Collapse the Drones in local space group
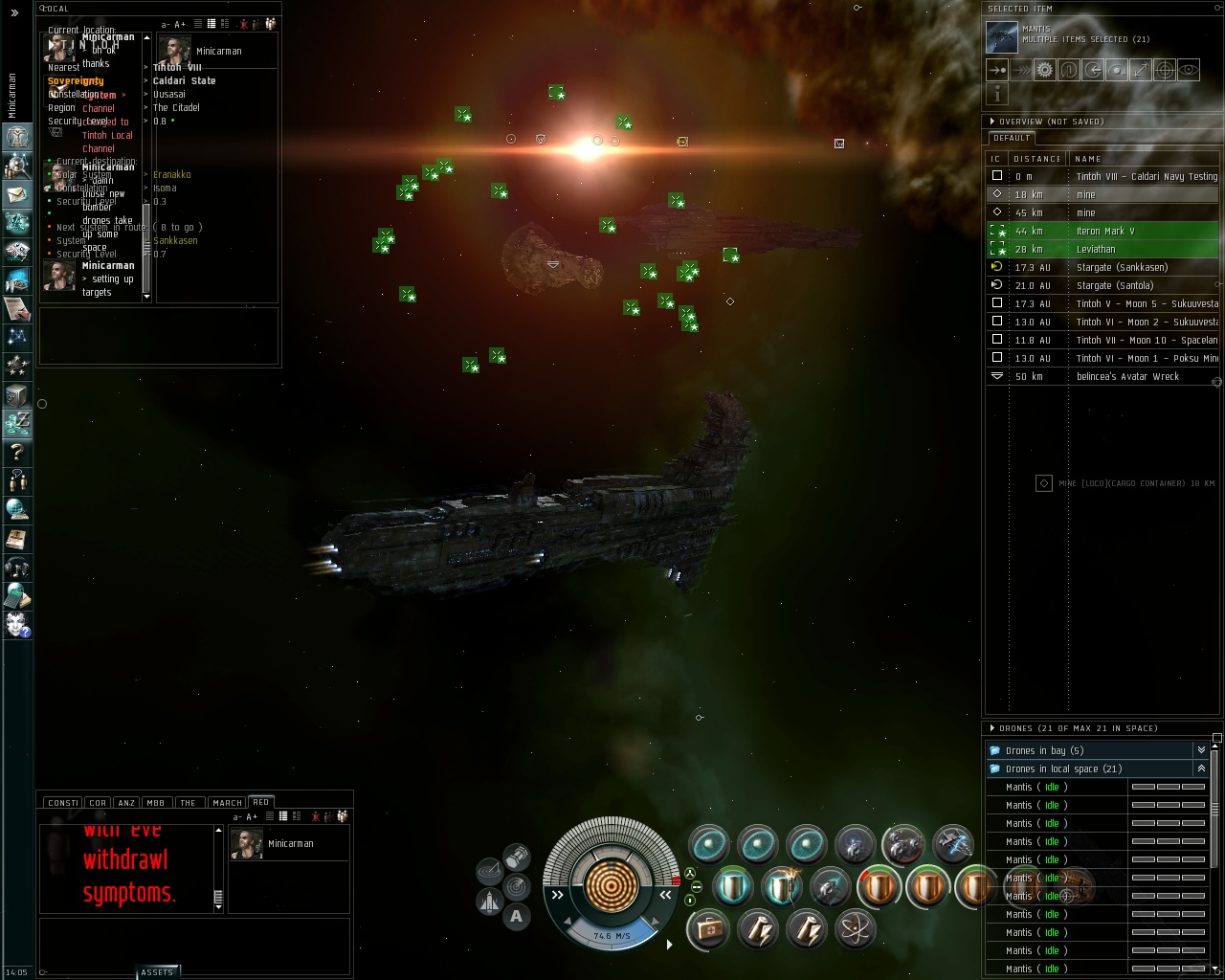1225x980 pixels. [1201, 768]
